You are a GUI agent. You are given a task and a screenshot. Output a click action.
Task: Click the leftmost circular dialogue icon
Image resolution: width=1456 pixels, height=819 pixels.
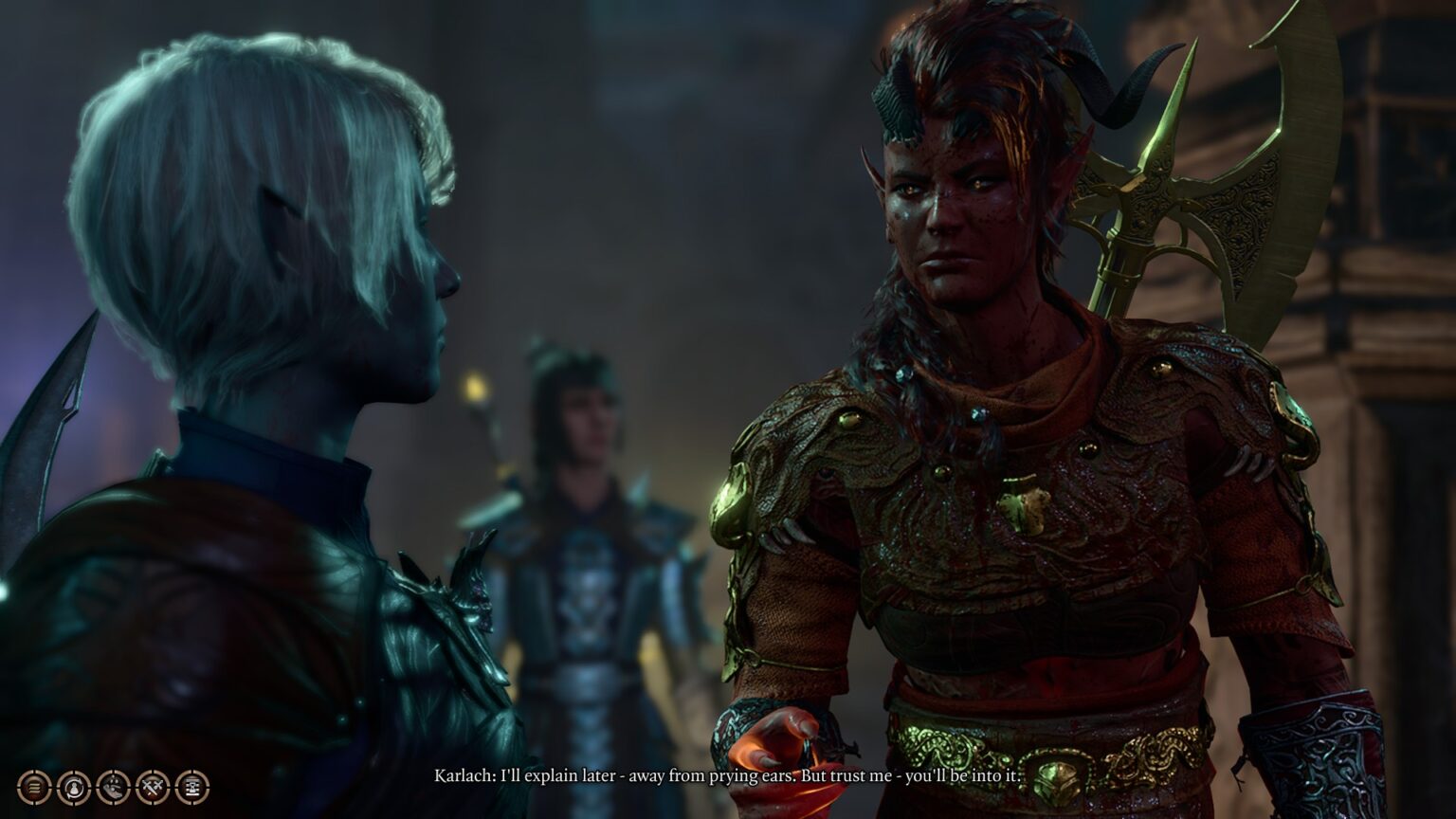(x=34, y=787)
